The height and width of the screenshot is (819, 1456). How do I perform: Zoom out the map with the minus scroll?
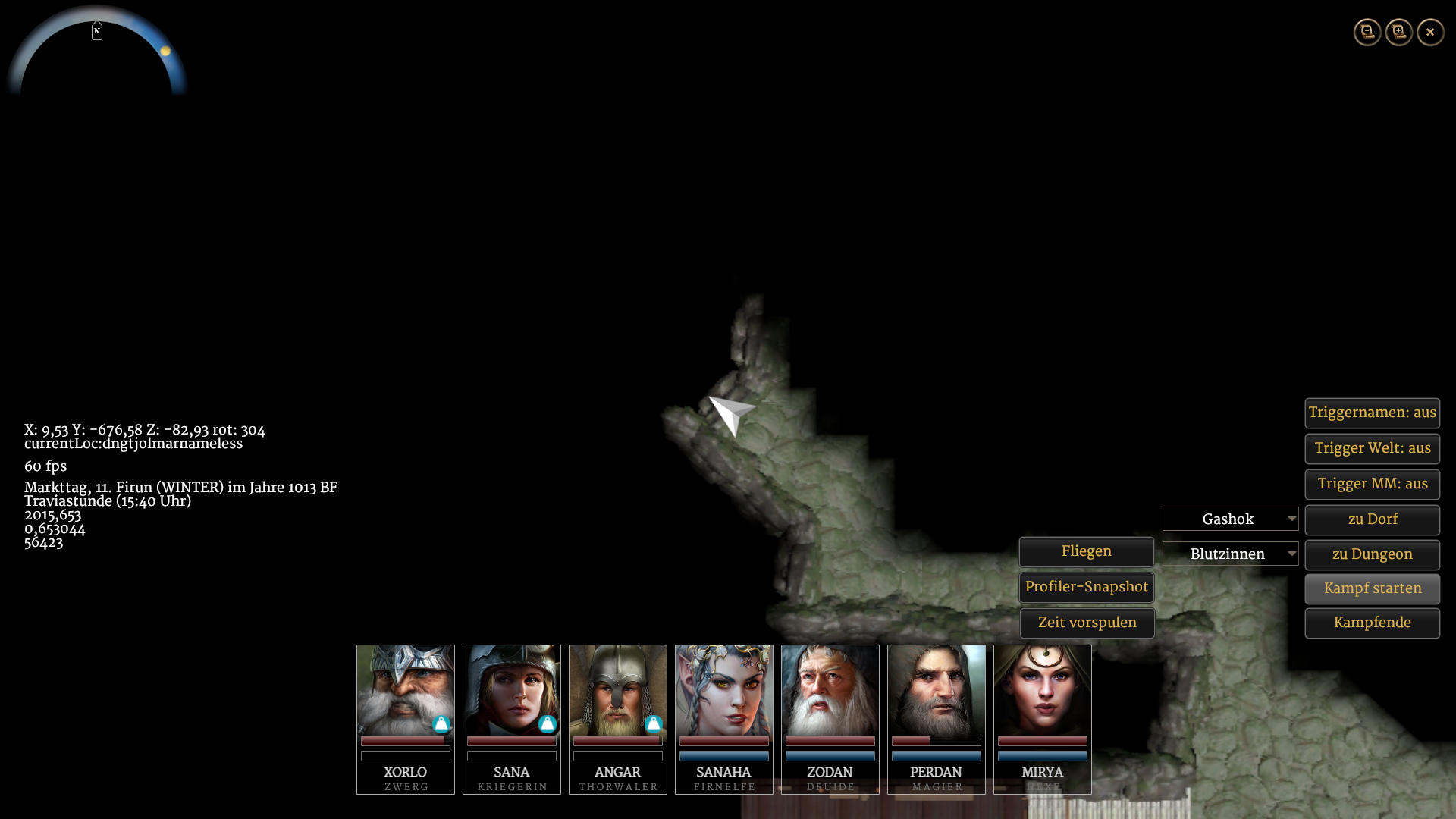(1367, 32)
